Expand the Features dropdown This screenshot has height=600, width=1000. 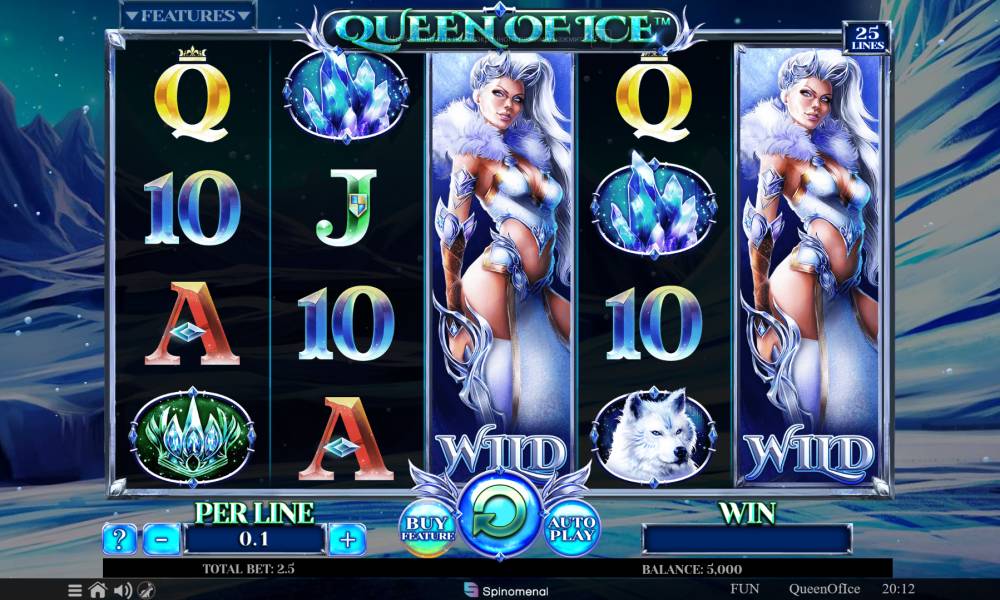pos(188,16)
